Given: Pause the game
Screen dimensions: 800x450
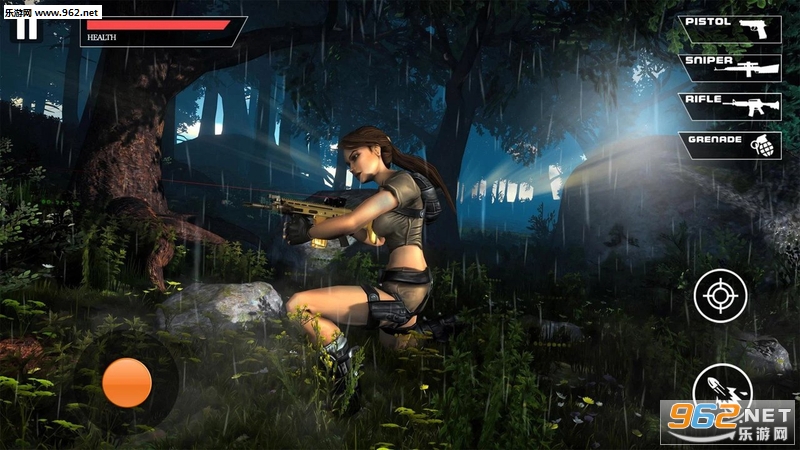Looking at the screenshot, I should (27, 26).
